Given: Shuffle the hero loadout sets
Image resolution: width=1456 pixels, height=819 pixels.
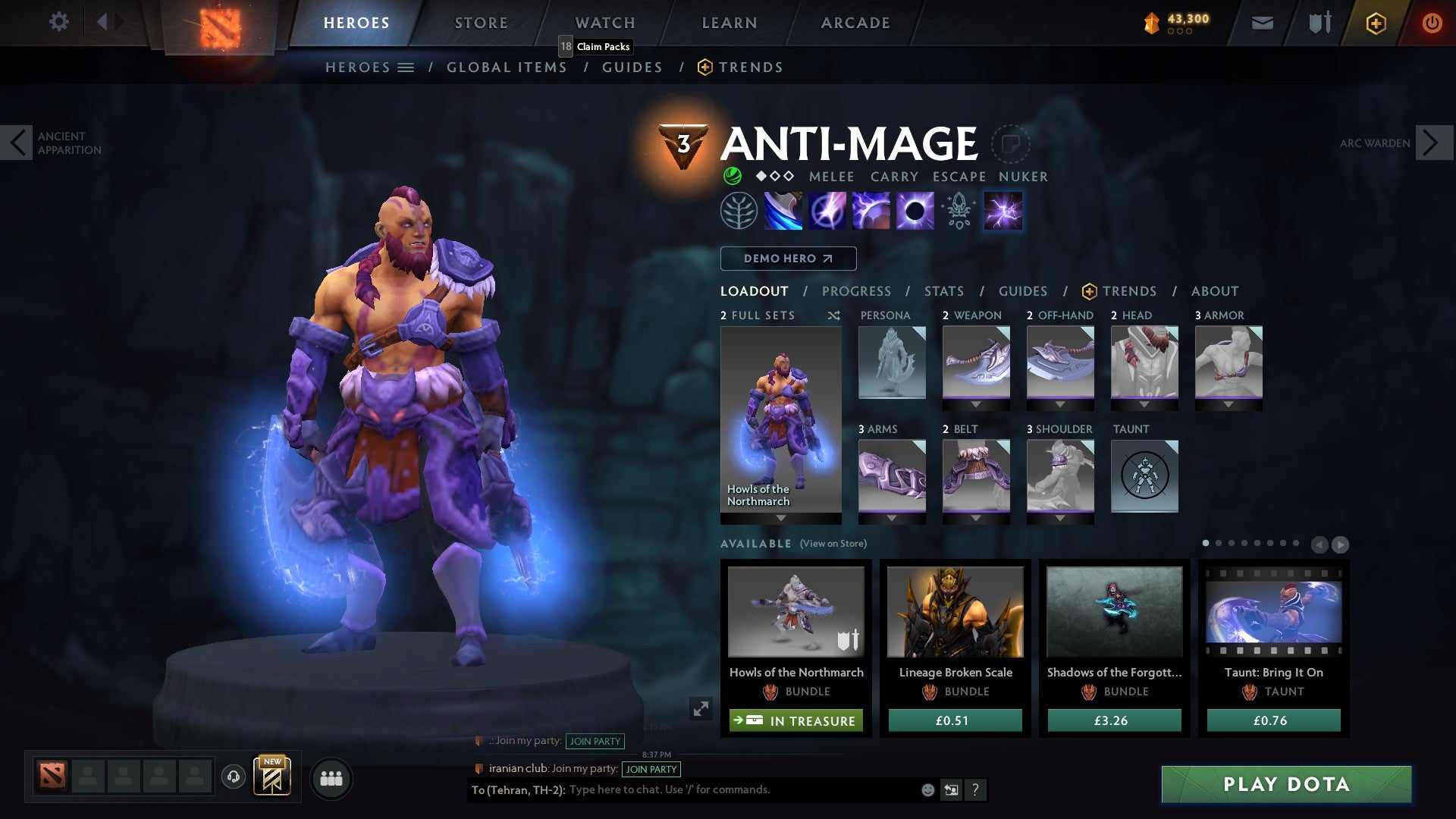Looking at the screenshot, I should coord(833,315).
